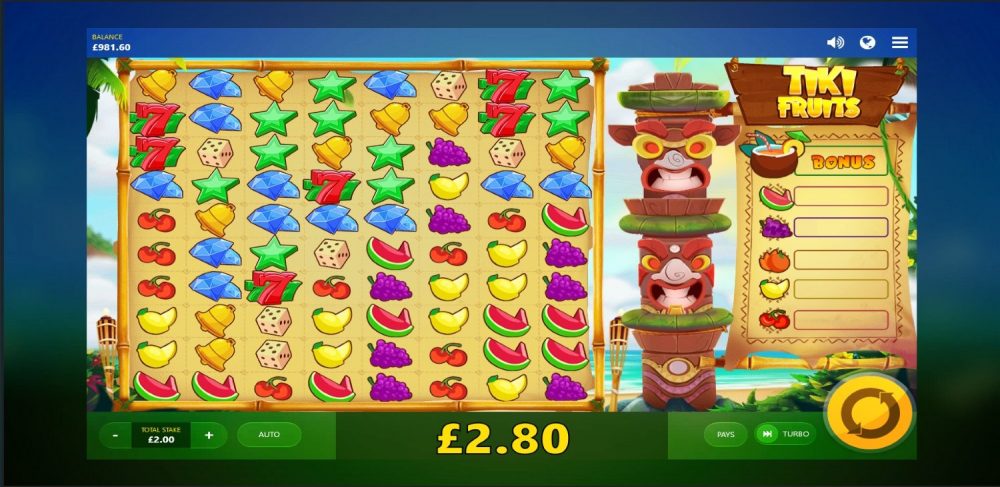Open the hamburger menu
Screen dimensions: 1000x487
tap(900, 42)
